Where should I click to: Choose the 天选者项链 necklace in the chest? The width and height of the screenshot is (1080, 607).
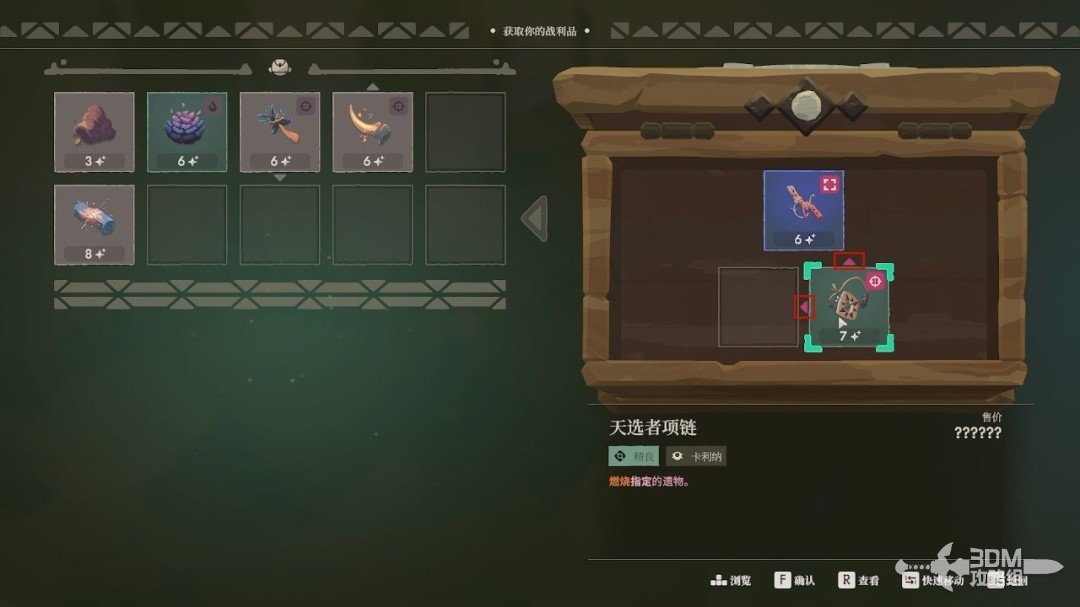pos(850,308)
